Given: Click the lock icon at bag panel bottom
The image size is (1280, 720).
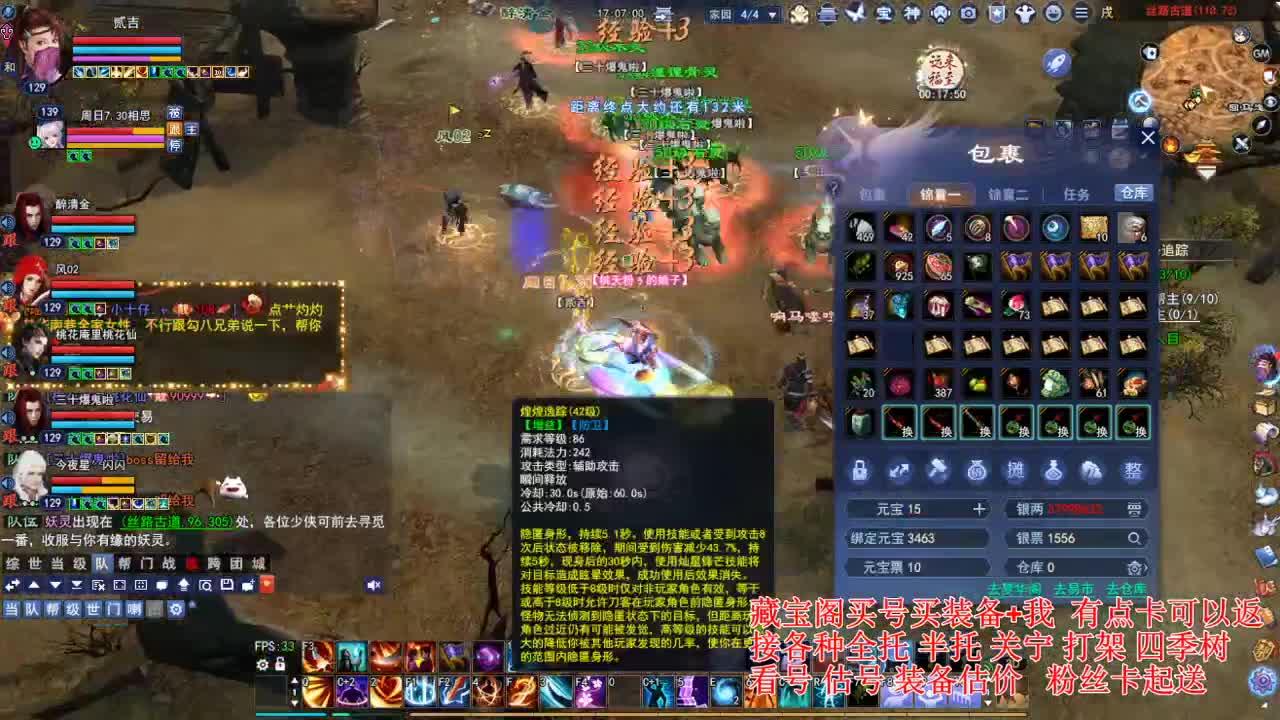Looking at the screenshot, I should [x=860, y=470].
